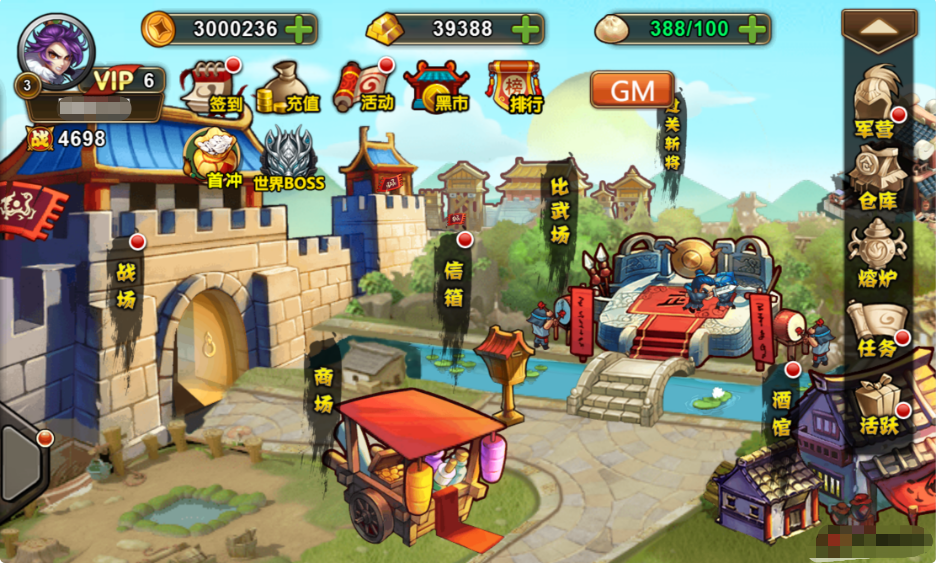Collapse the side menu with the arrow
Image resolution: width=937 pixels, height=563 pixels.
point(879,31)
